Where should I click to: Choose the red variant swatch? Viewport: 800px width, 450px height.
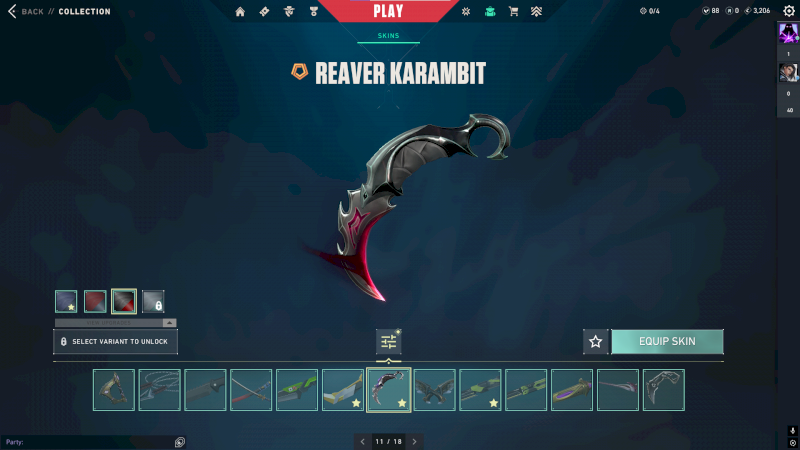click(95, 300)
